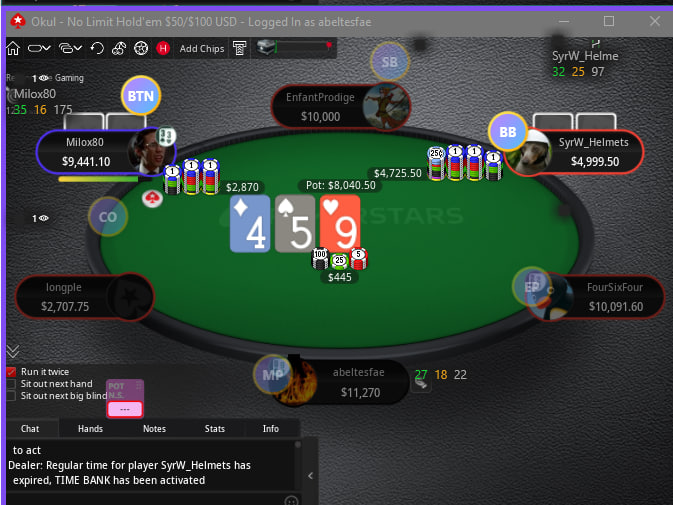Click the Add Chips button
673x505 pixels.
(x=201, y=48)
